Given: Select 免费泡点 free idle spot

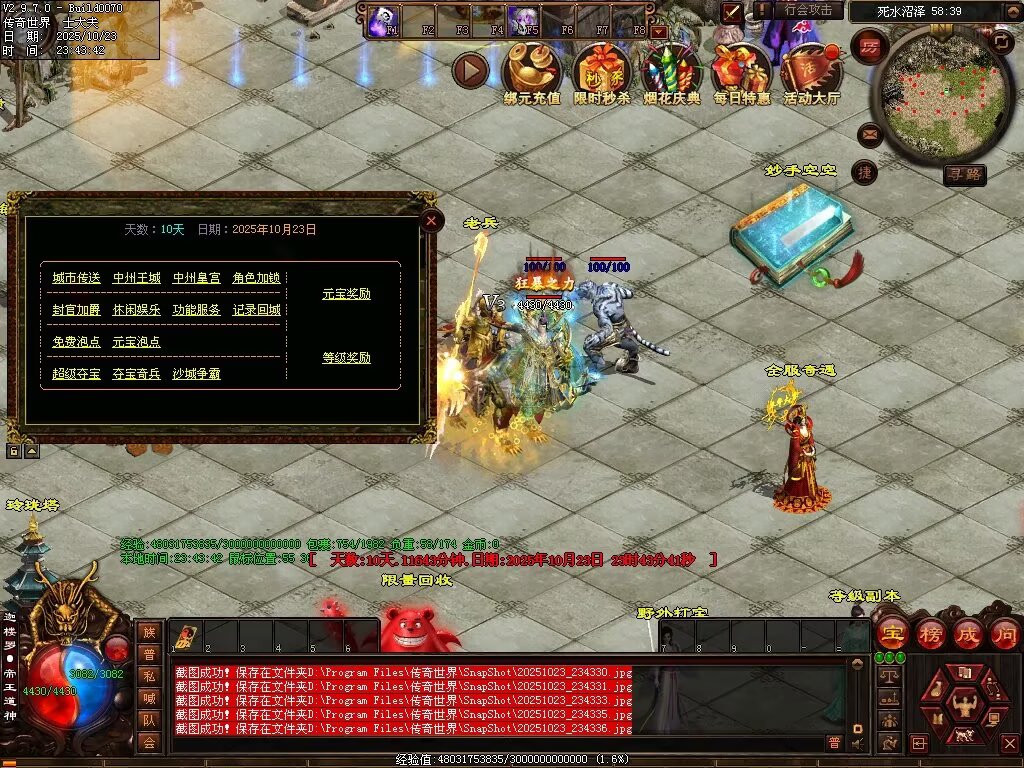Looking at the screenshot, I should point(76,342).
